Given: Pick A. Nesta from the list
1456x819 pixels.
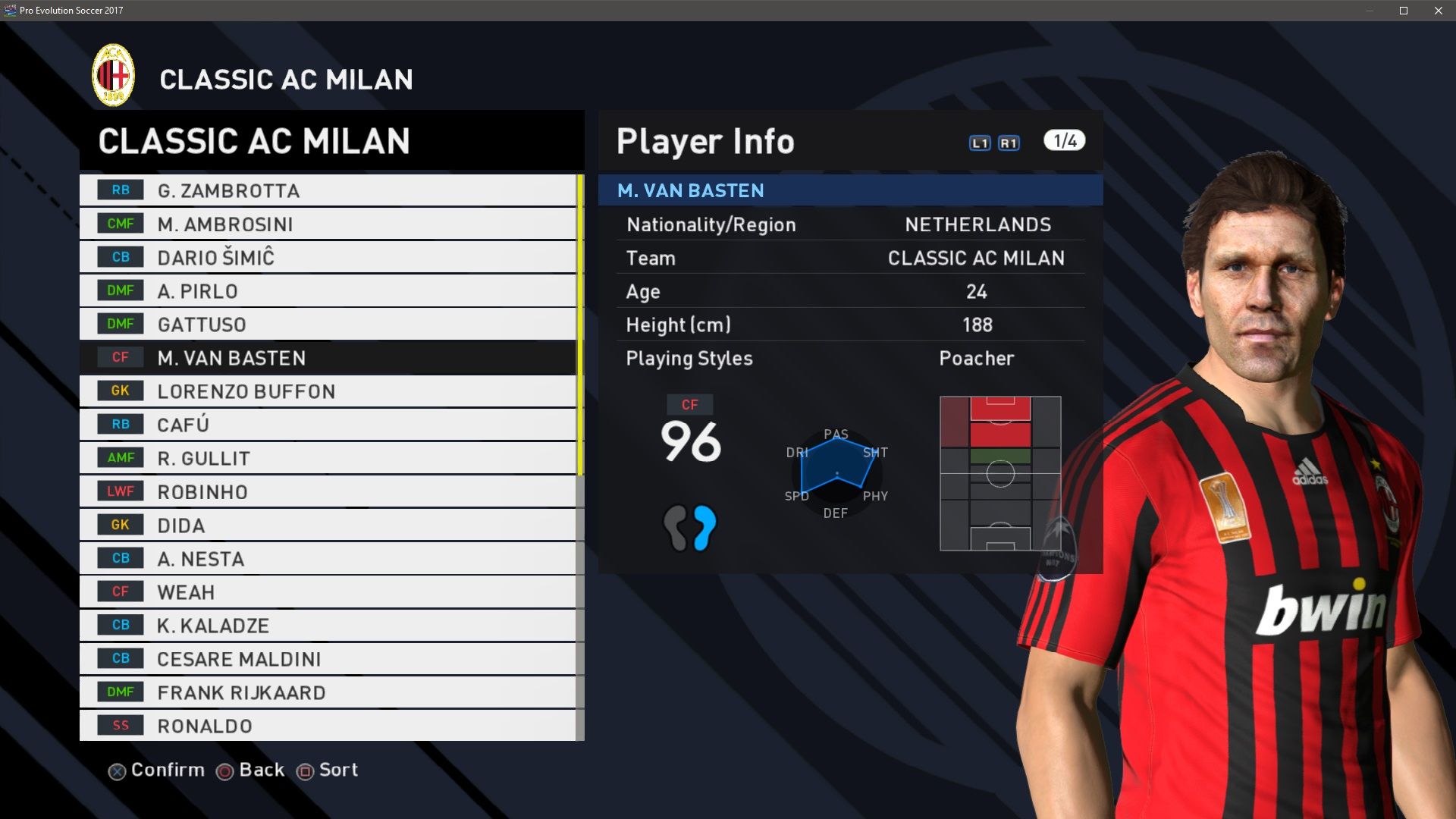Looking at the screenshot, I should tap(328, 558).
